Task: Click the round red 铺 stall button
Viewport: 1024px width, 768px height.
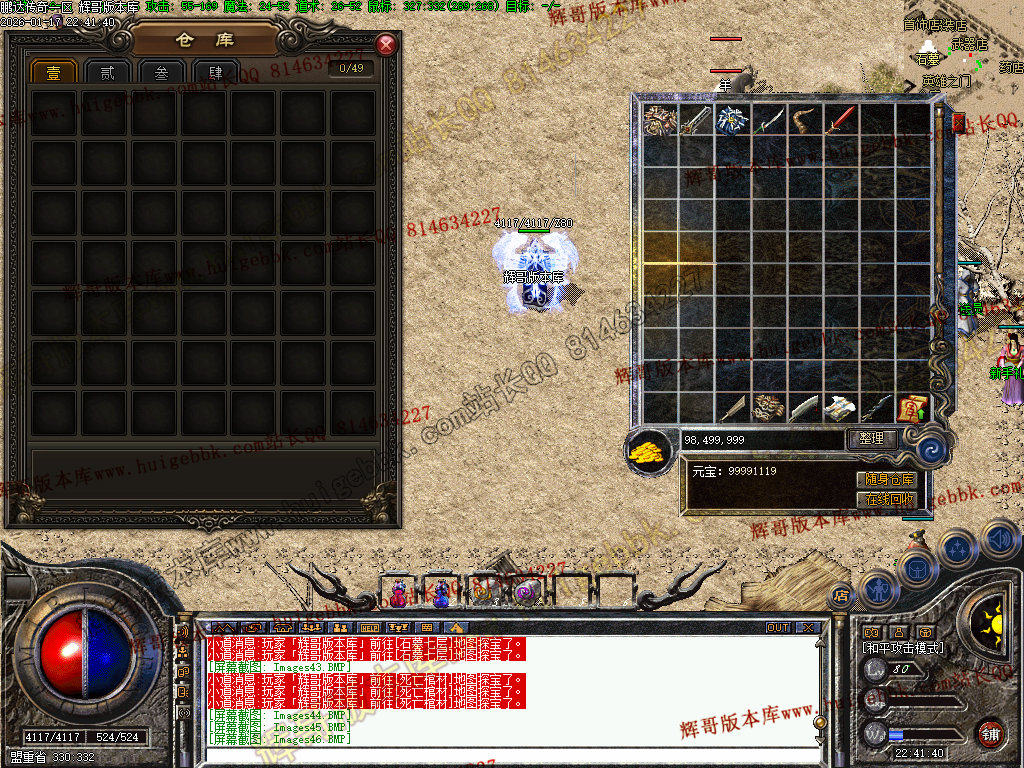Action: click(990, 733)
